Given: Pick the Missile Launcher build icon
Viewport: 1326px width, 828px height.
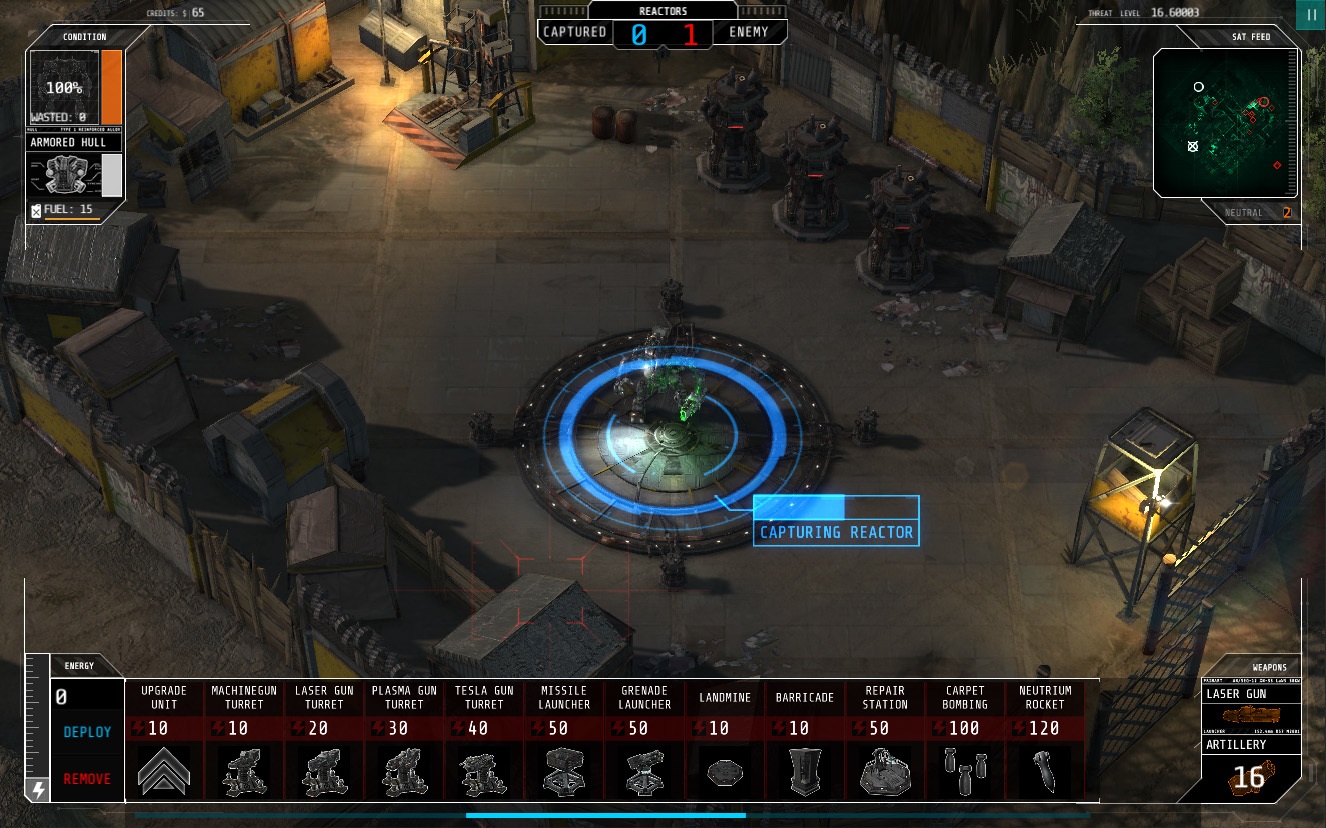Looking at the screenshot, I should coord(564,770).
